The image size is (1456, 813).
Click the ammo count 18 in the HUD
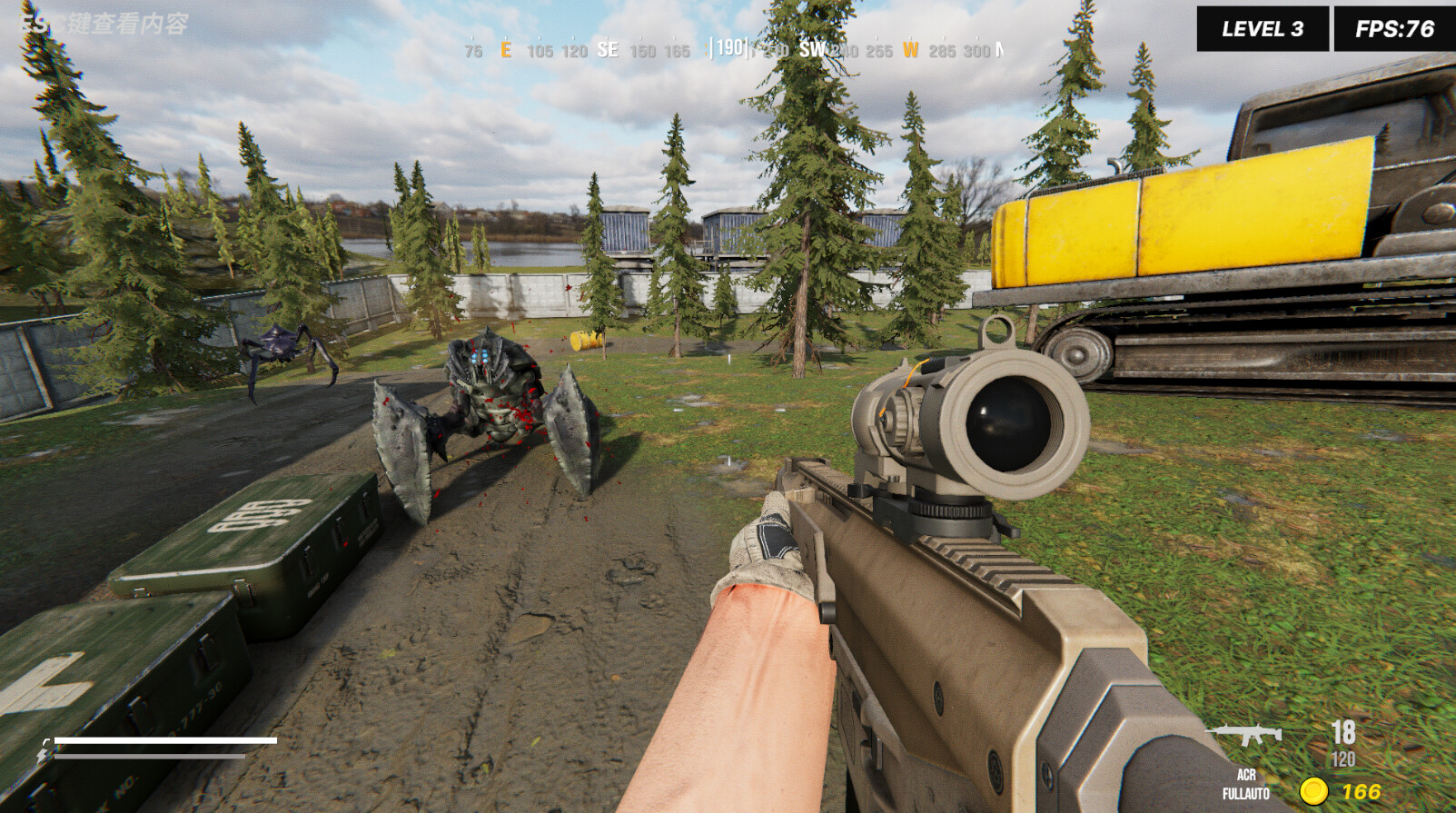pyautogui.click(x=1343, y=732)
